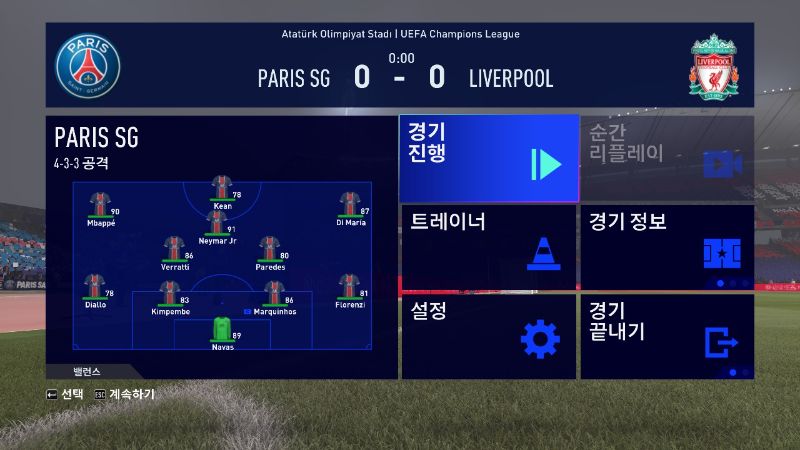Open the 순간 리플레이 instant replay tile
The height and width of the screenshot is (450, 800).
tap(667, 158)
